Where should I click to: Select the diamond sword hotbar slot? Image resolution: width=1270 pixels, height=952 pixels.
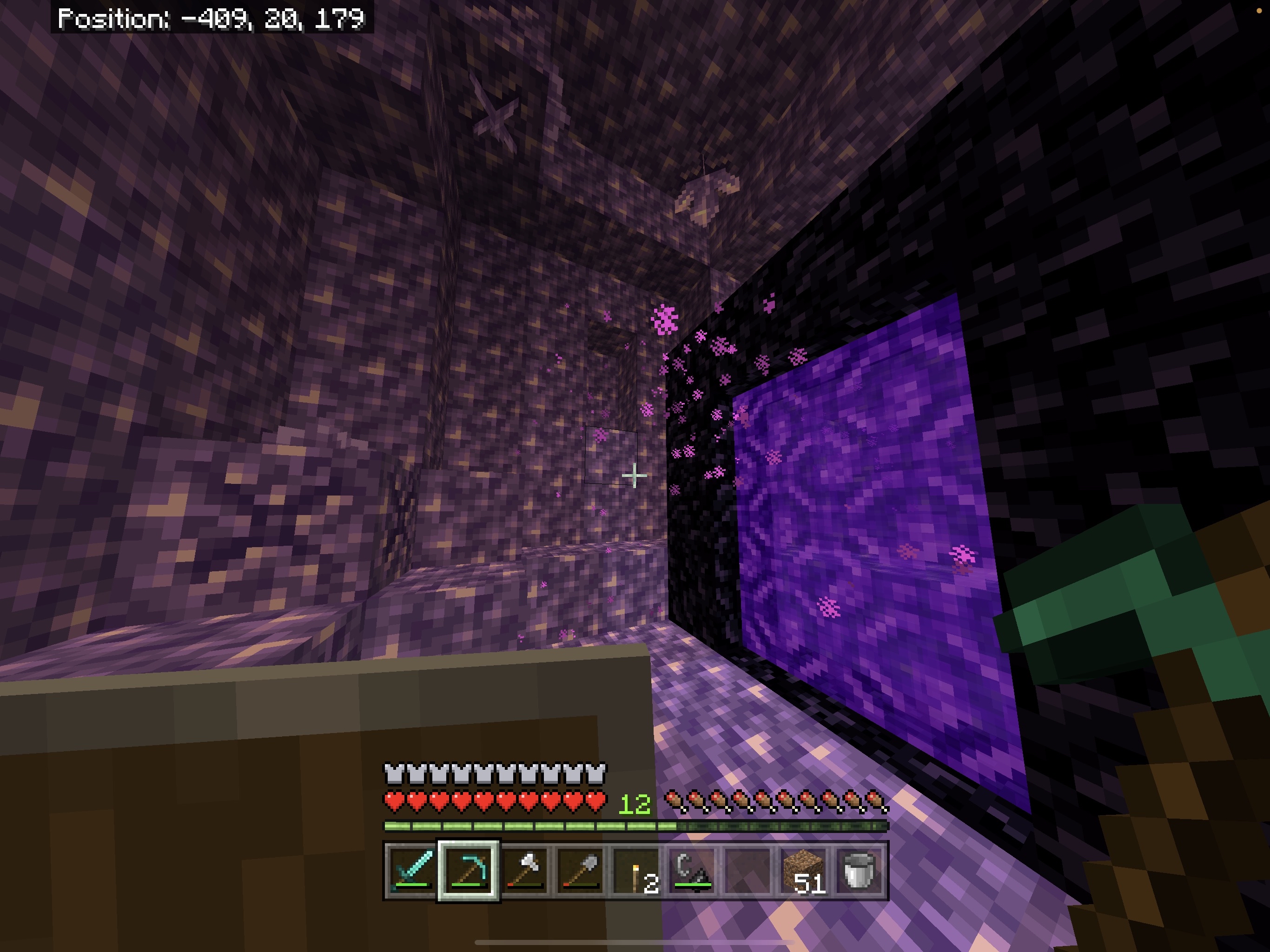pos(411,871)
